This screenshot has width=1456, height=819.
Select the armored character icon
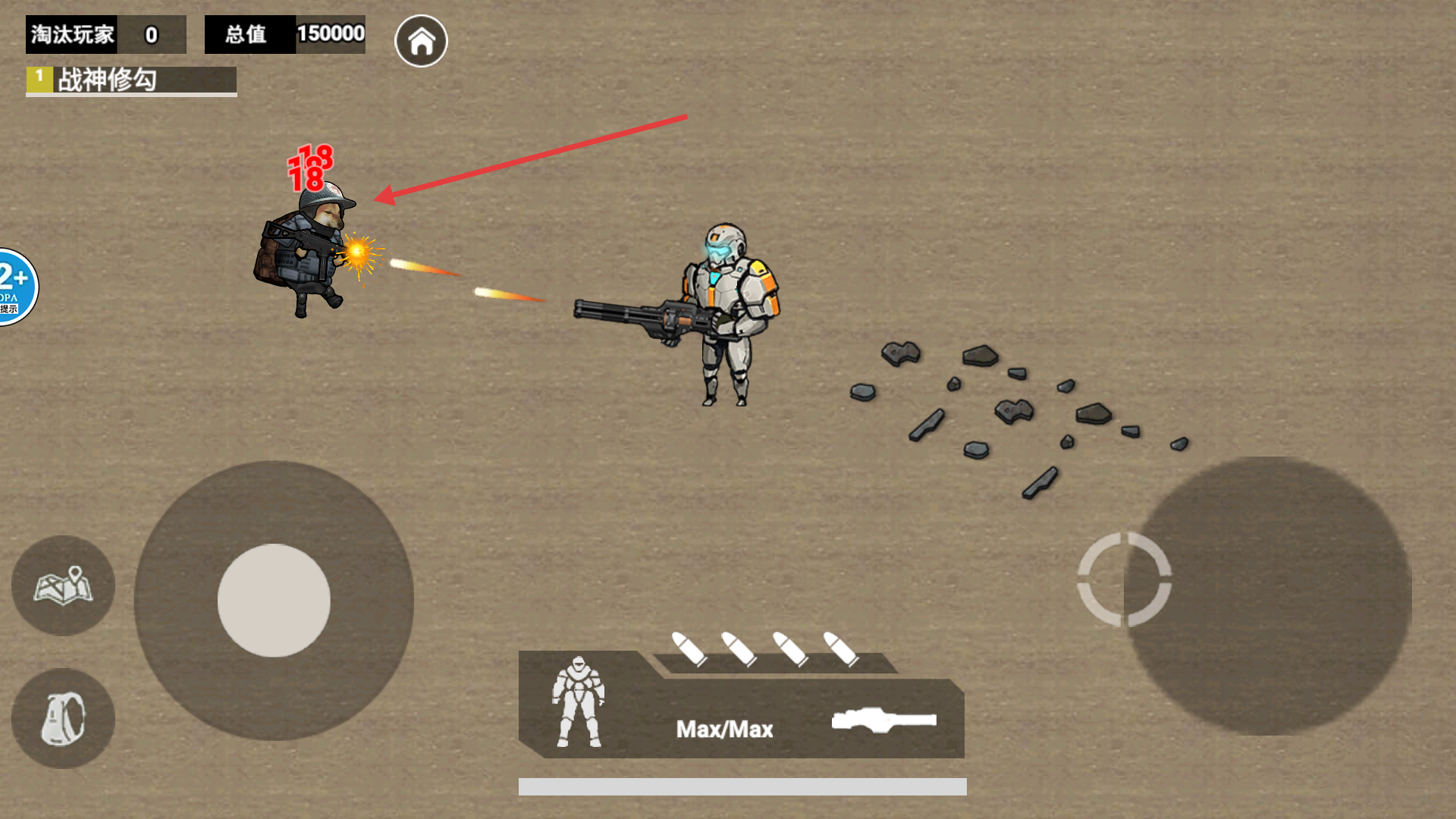(x=578, y=702)
